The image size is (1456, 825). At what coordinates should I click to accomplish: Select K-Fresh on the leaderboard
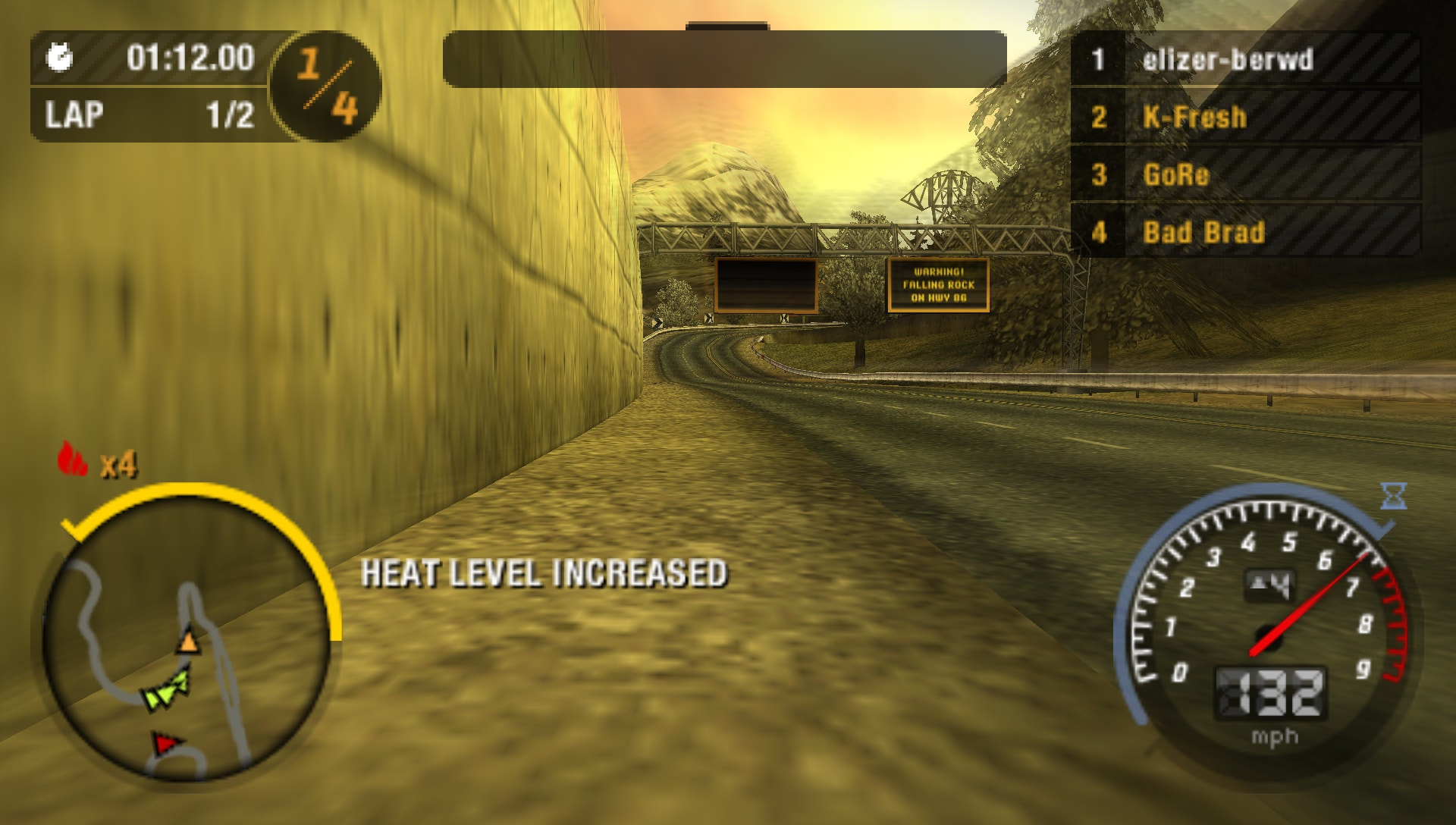[1192, 115]
